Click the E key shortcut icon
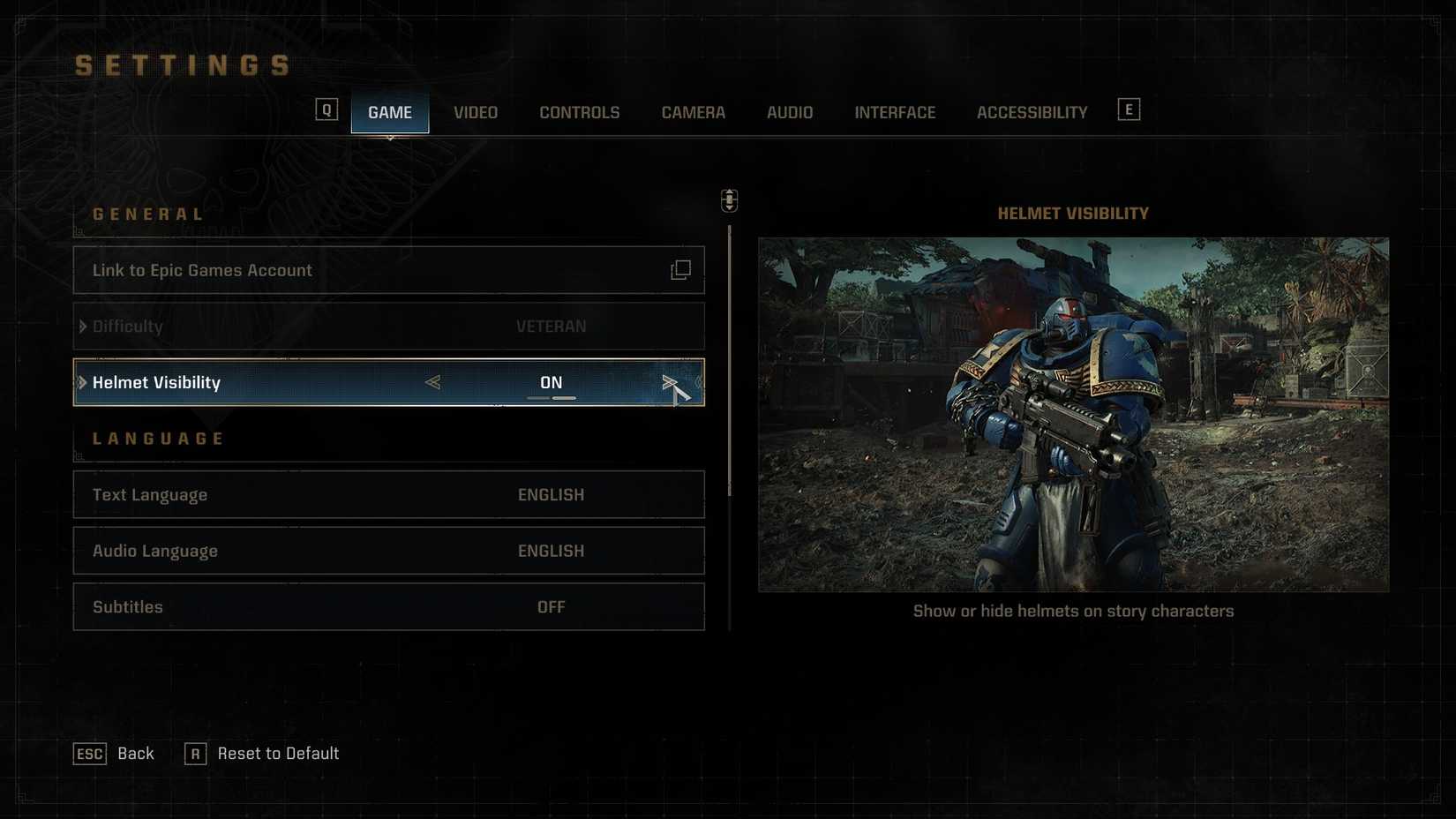Image resolution: width=1456 pixels, height=819 pixels. click(1129, 108)
